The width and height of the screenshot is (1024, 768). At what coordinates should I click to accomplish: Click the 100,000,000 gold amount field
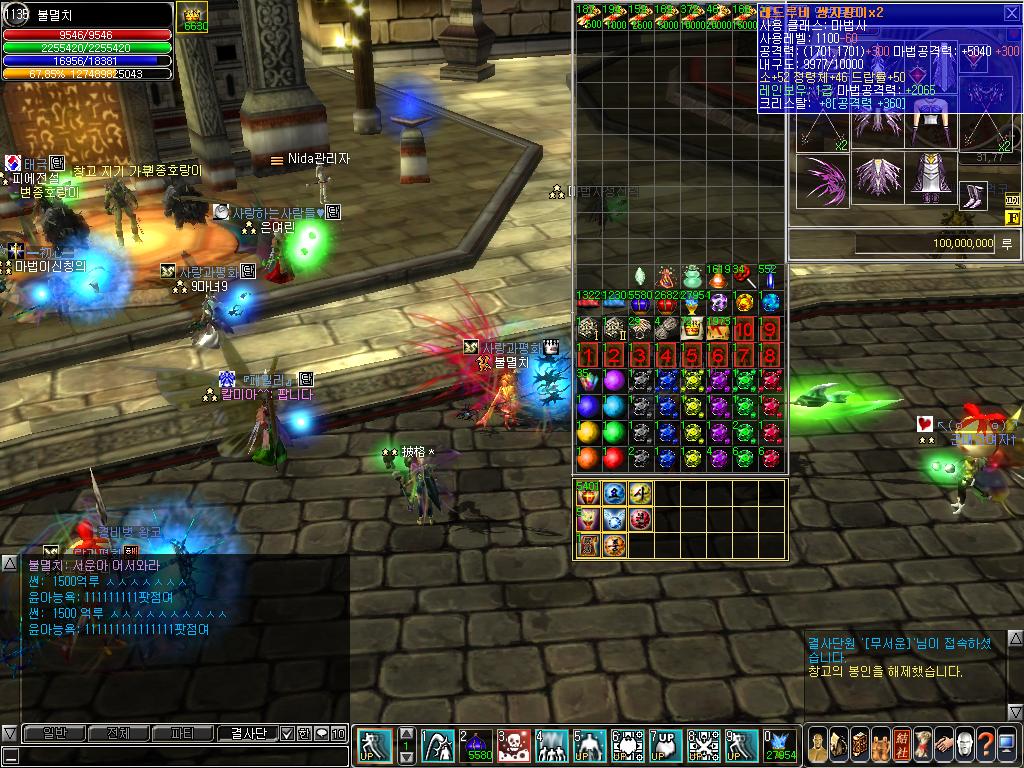click(925, 243)
